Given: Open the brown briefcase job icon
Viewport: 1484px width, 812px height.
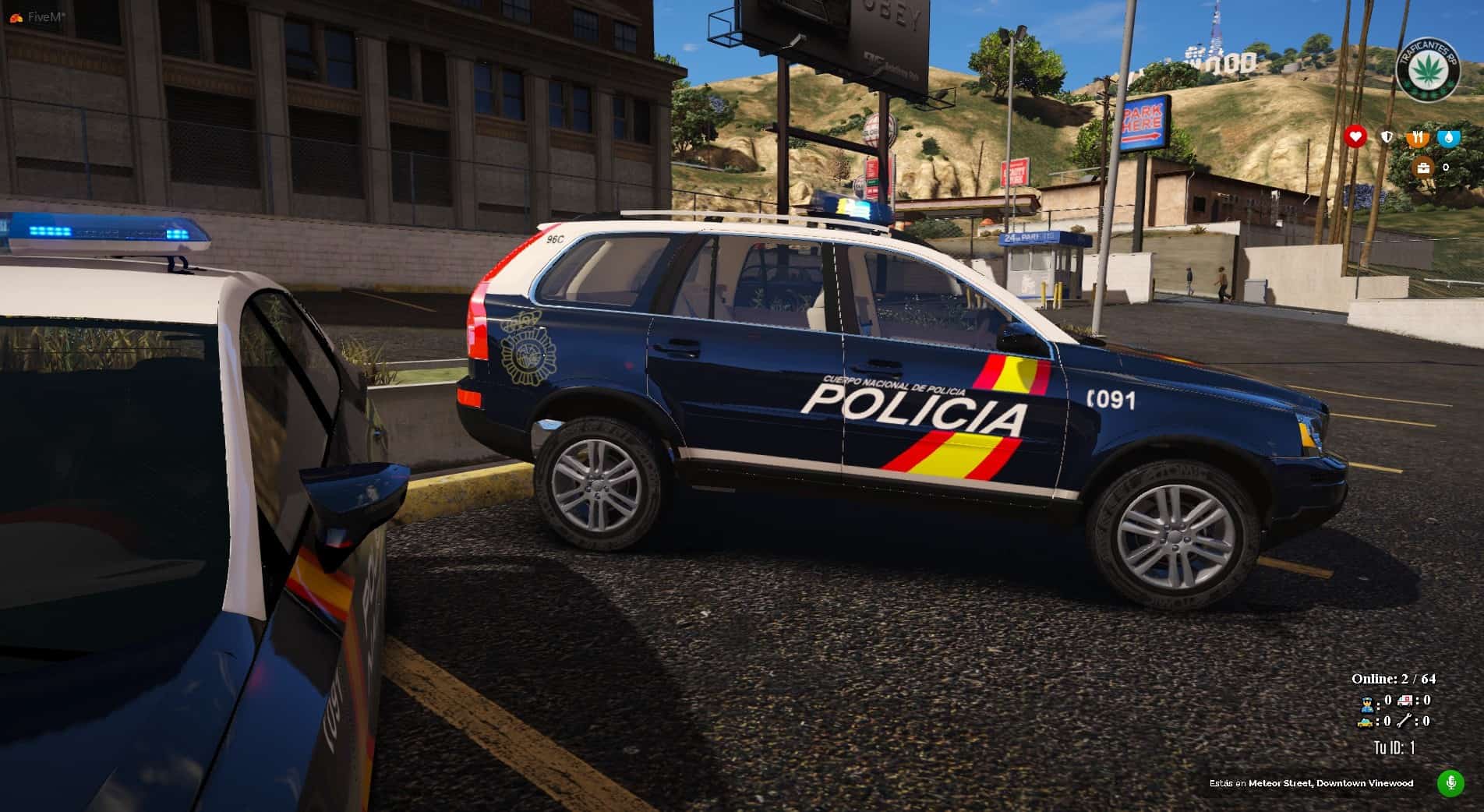Looking at the screenshot, I should pos(1423,168).
